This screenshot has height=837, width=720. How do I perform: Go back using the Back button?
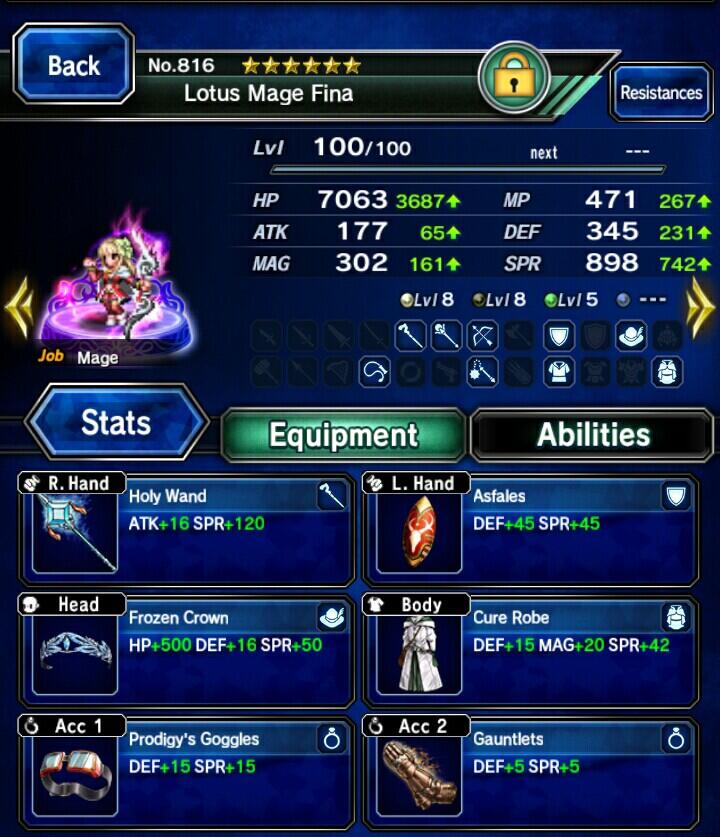tap(74, 66)
